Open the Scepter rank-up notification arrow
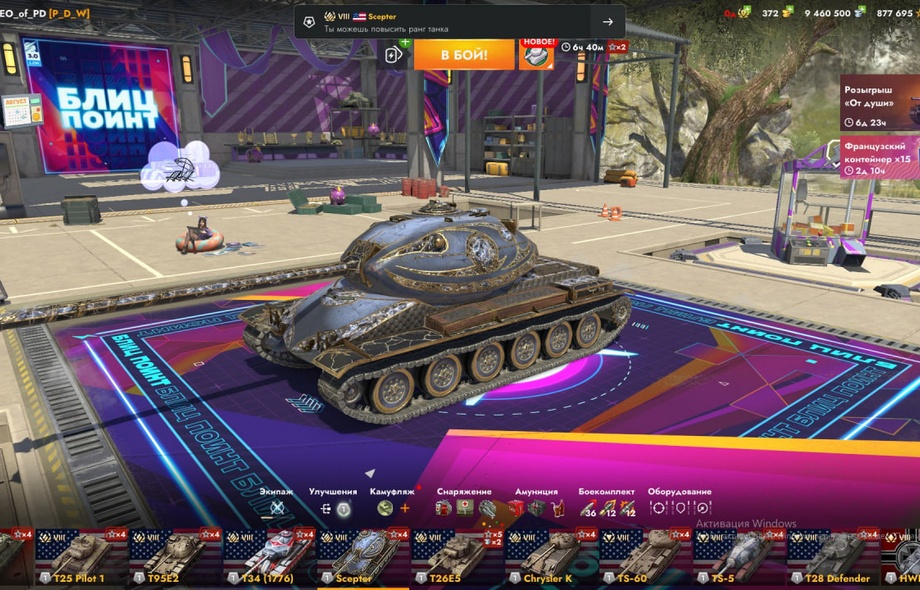The height and width of the screenshot is (590, 920). 607,21
